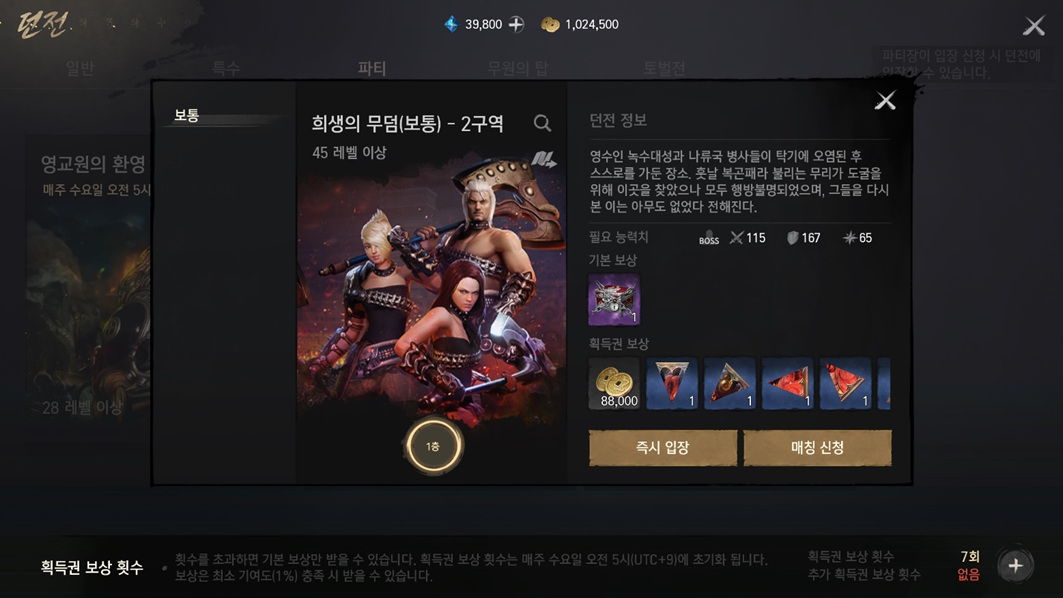Switch to the 토벌전 tab
This screenshot has height=598, width=1063.
pyautogui.click(x=664, y=68)
